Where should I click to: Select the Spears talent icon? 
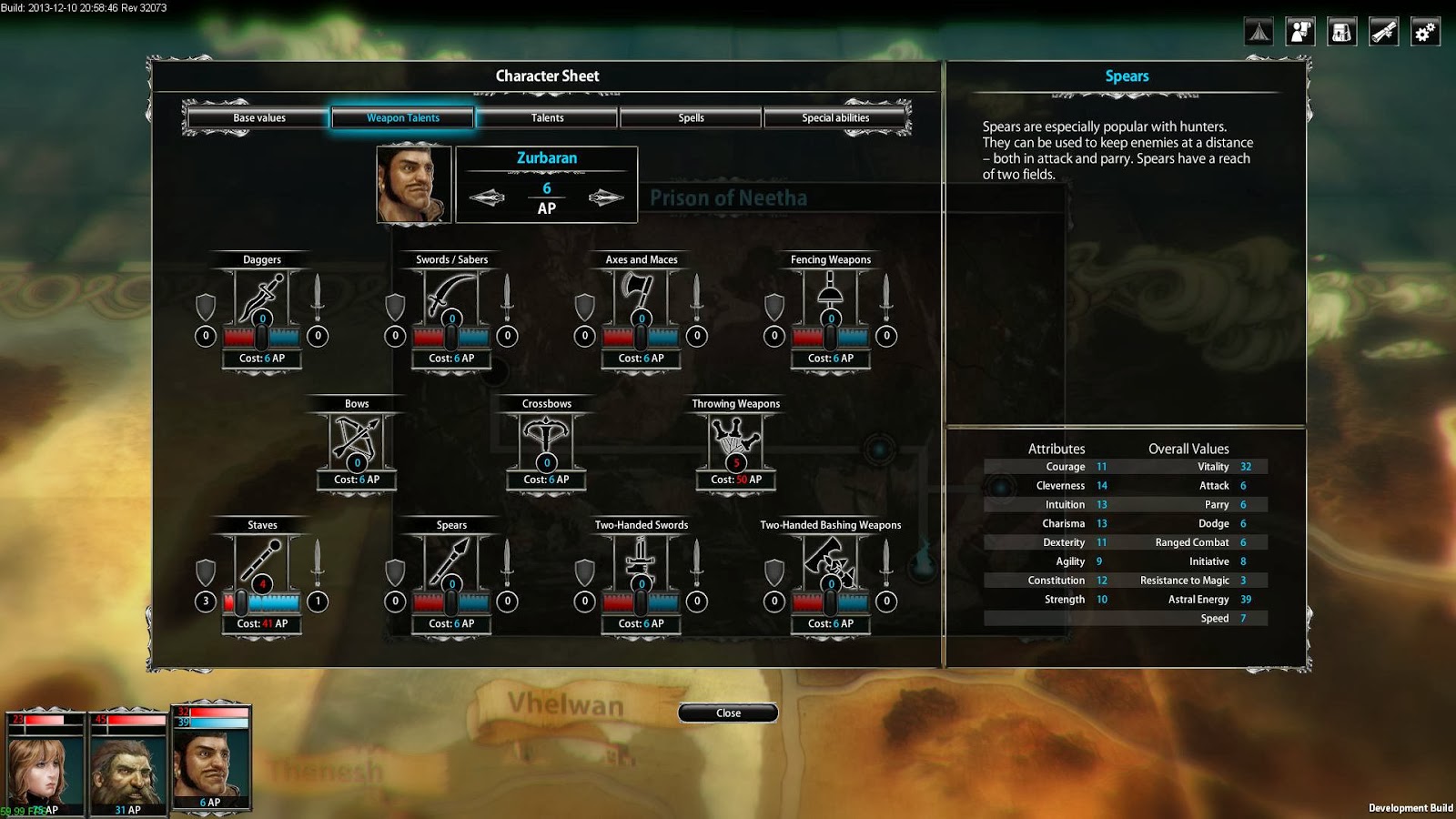tap(451, 562)
